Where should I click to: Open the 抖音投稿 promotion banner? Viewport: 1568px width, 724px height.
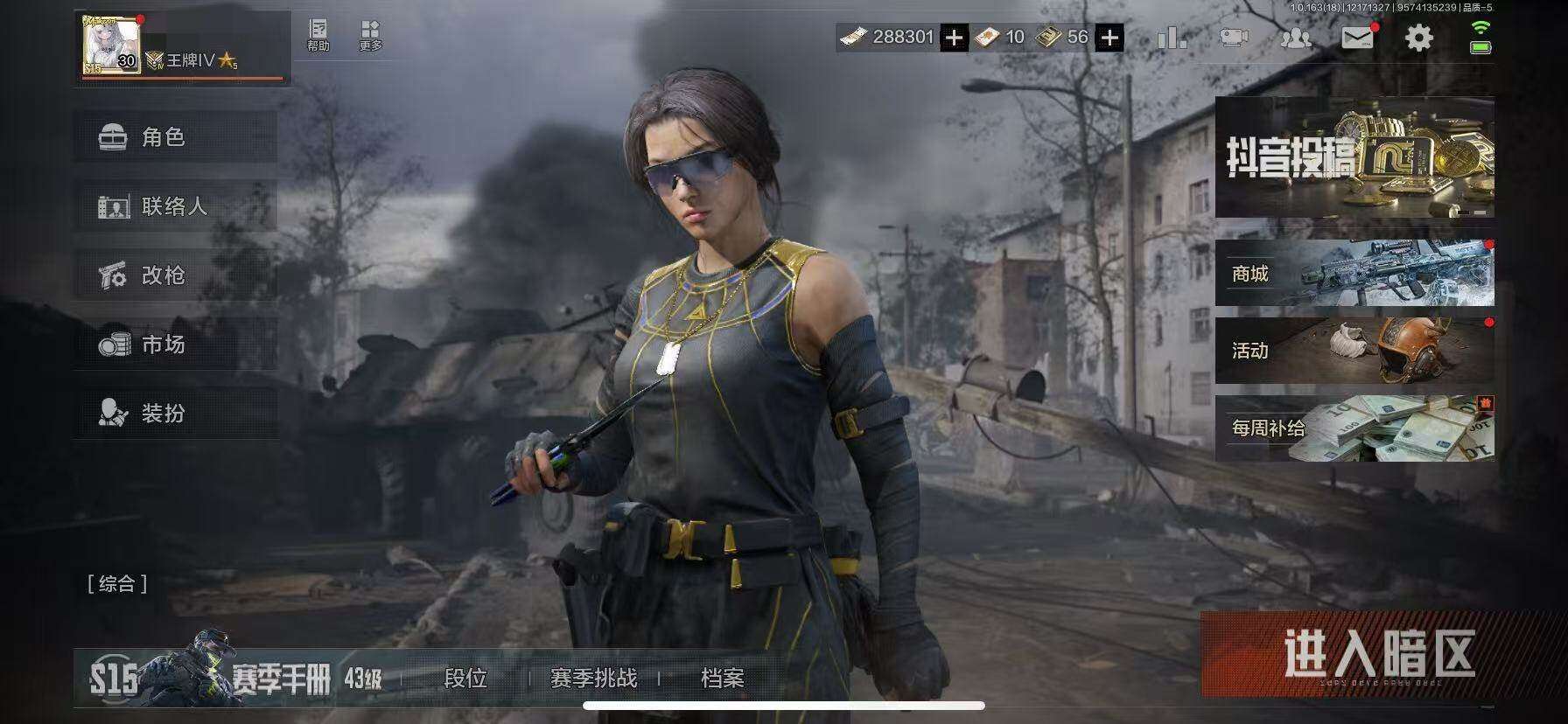pos(1354,157)
